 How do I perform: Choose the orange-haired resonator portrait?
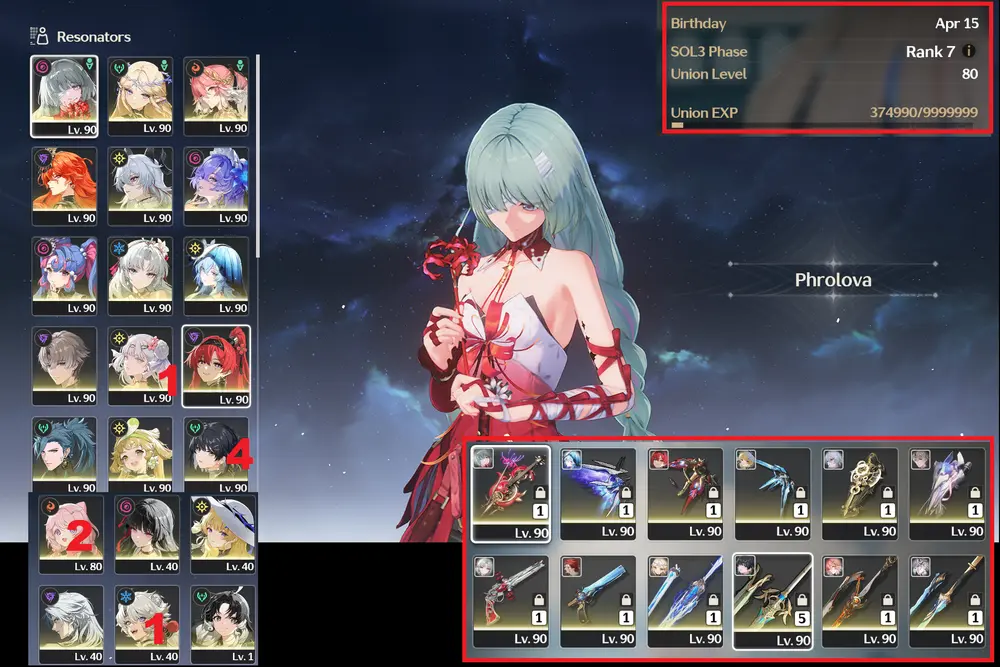[64, 185]
